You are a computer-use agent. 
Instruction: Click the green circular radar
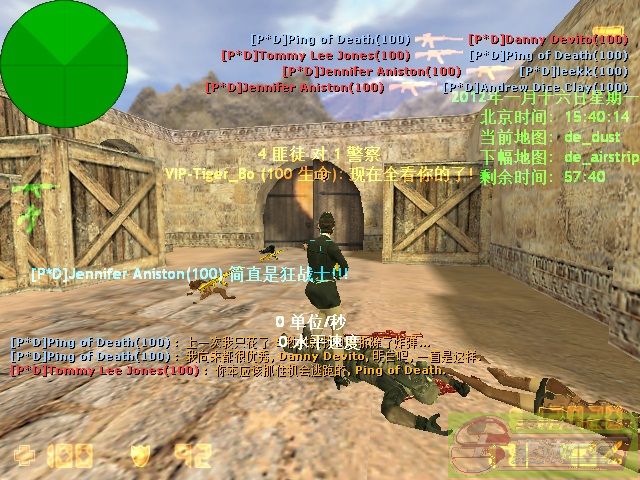pyautogui.click(x=64, y=63)
